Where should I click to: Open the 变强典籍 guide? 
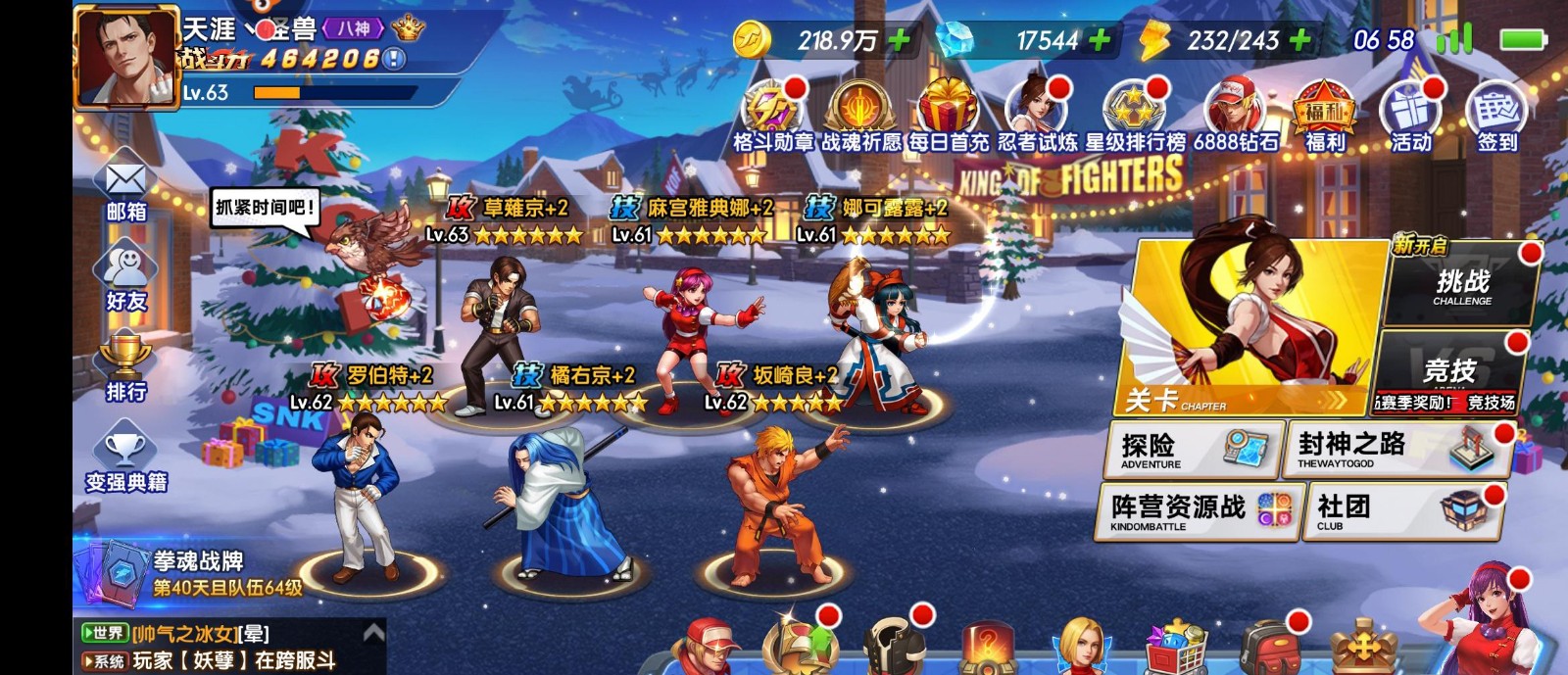click(125, 457)
